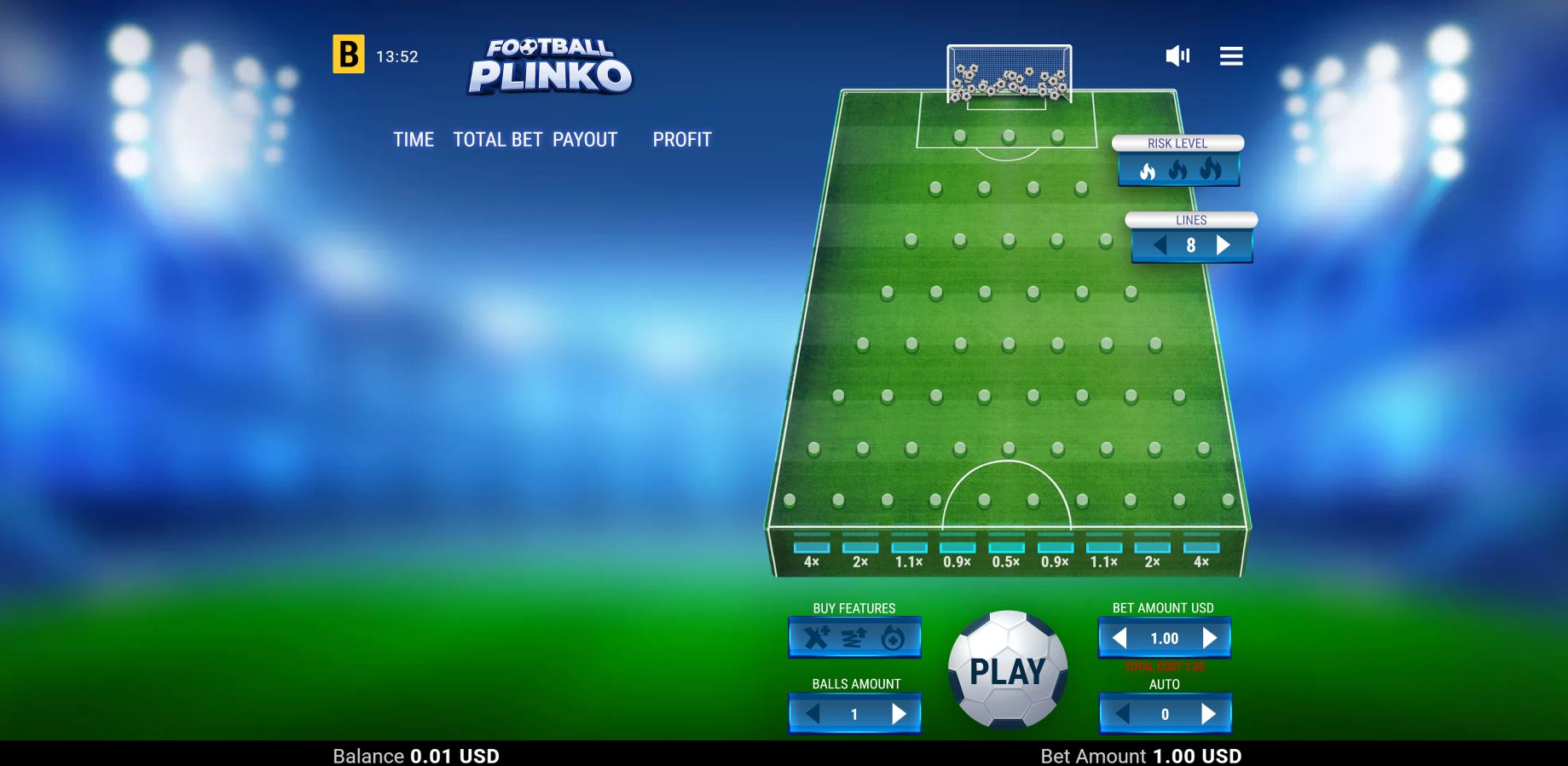Increase BALLS AMOUNT with right arrow
Screen dimensions: 1568x766
(x=901, y=714)
